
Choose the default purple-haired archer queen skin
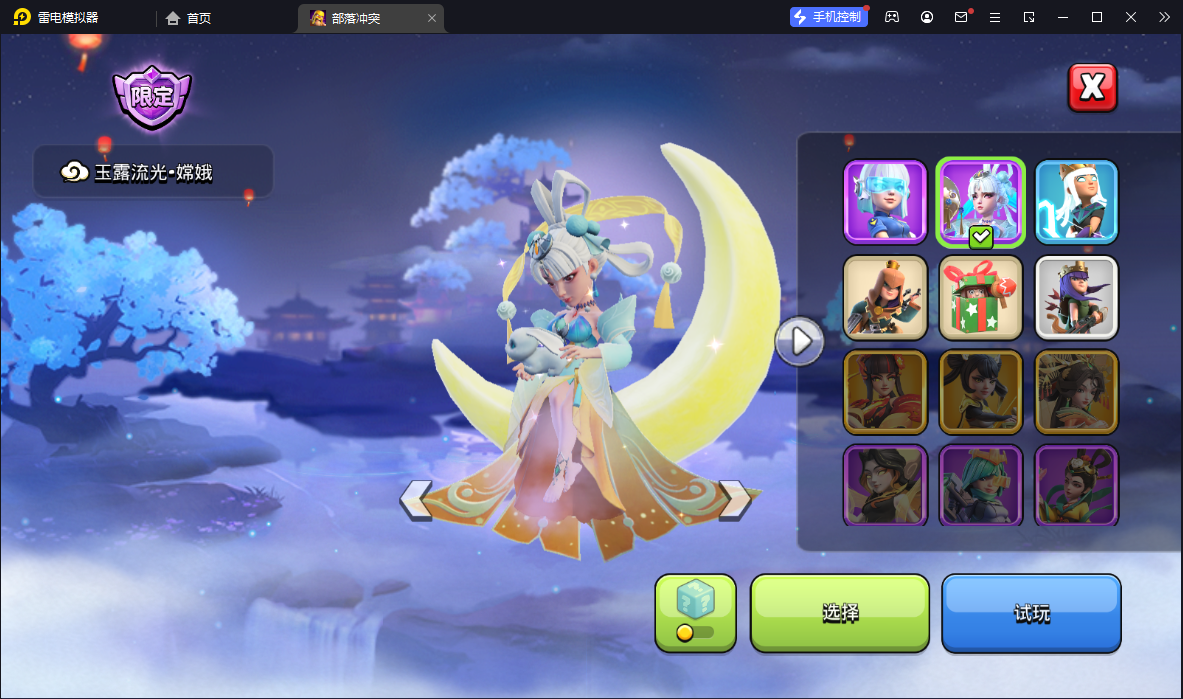(1076, 297)
